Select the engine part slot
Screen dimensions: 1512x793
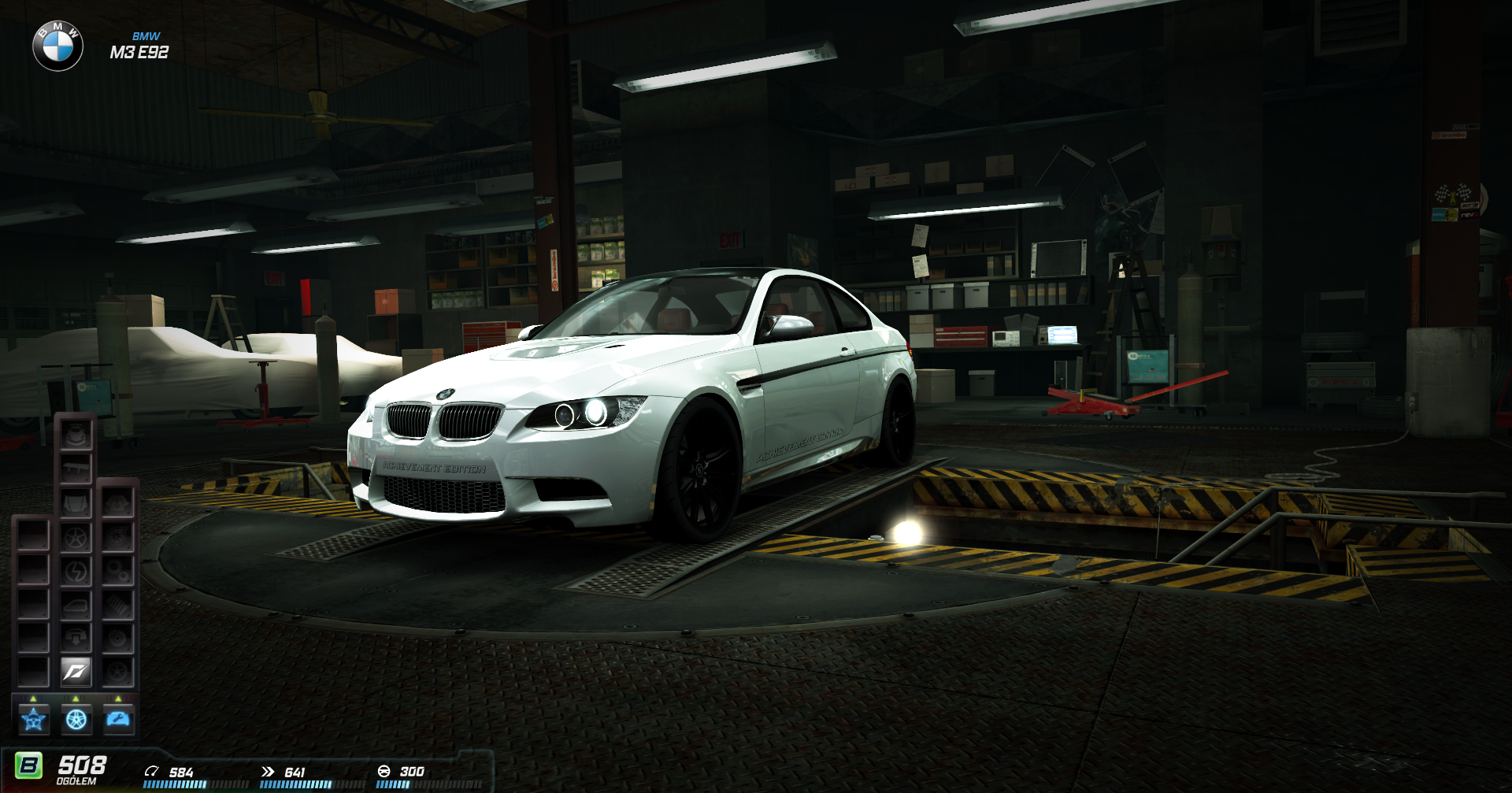[x=118, y=503]
